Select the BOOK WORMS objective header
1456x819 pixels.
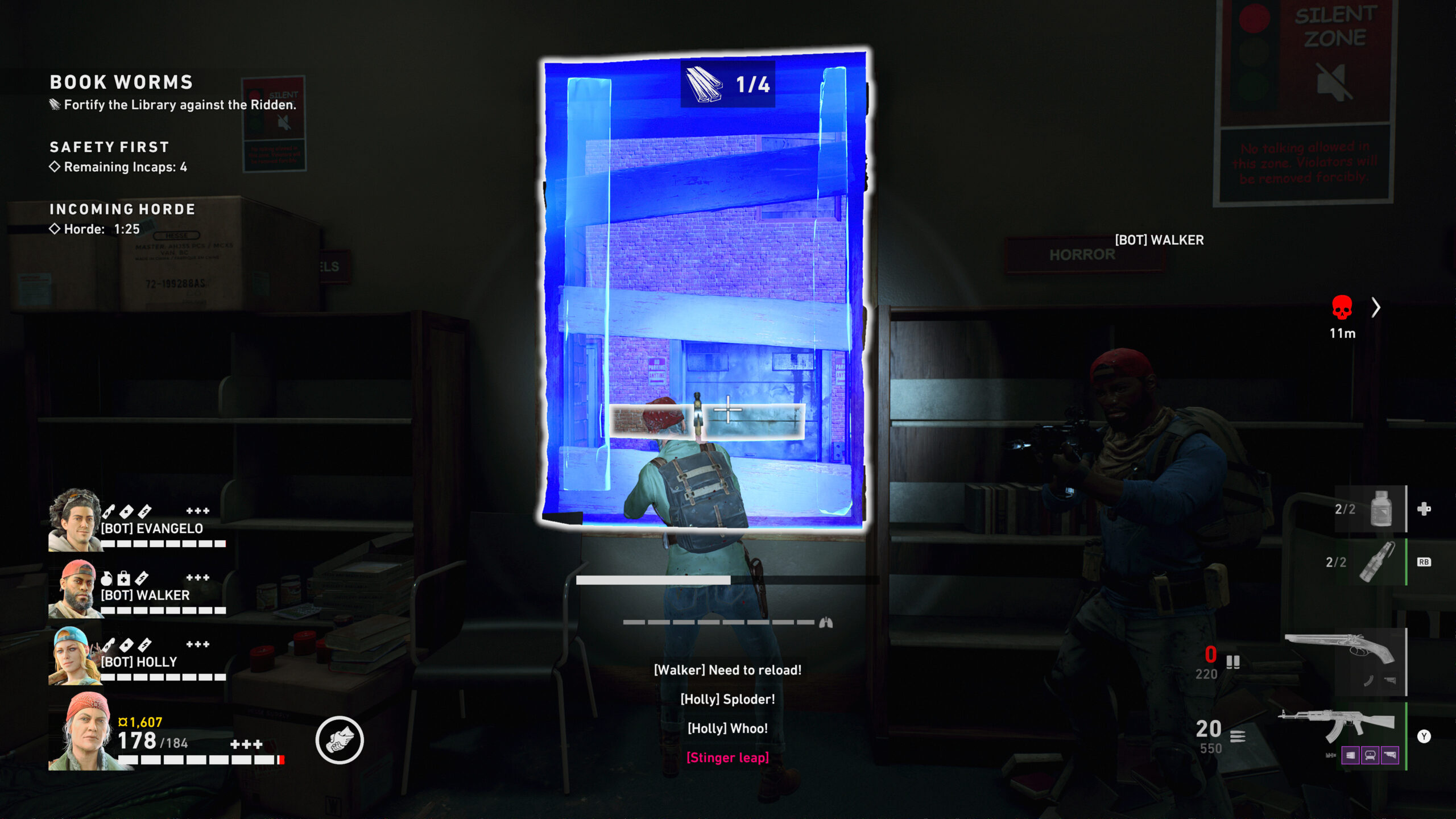[121, 83]
